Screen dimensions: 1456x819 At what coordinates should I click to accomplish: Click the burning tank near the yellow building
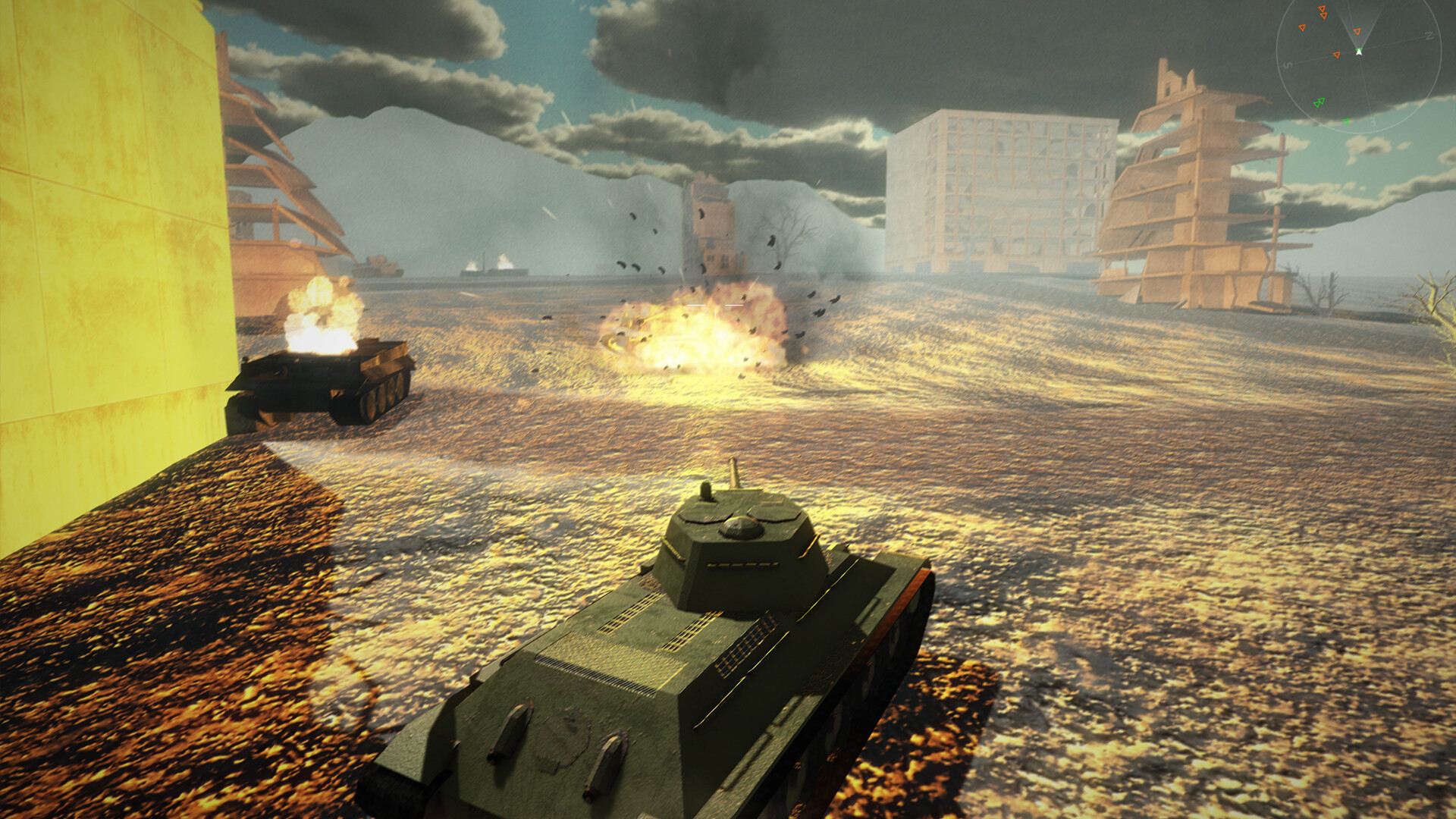click(326, 372)
